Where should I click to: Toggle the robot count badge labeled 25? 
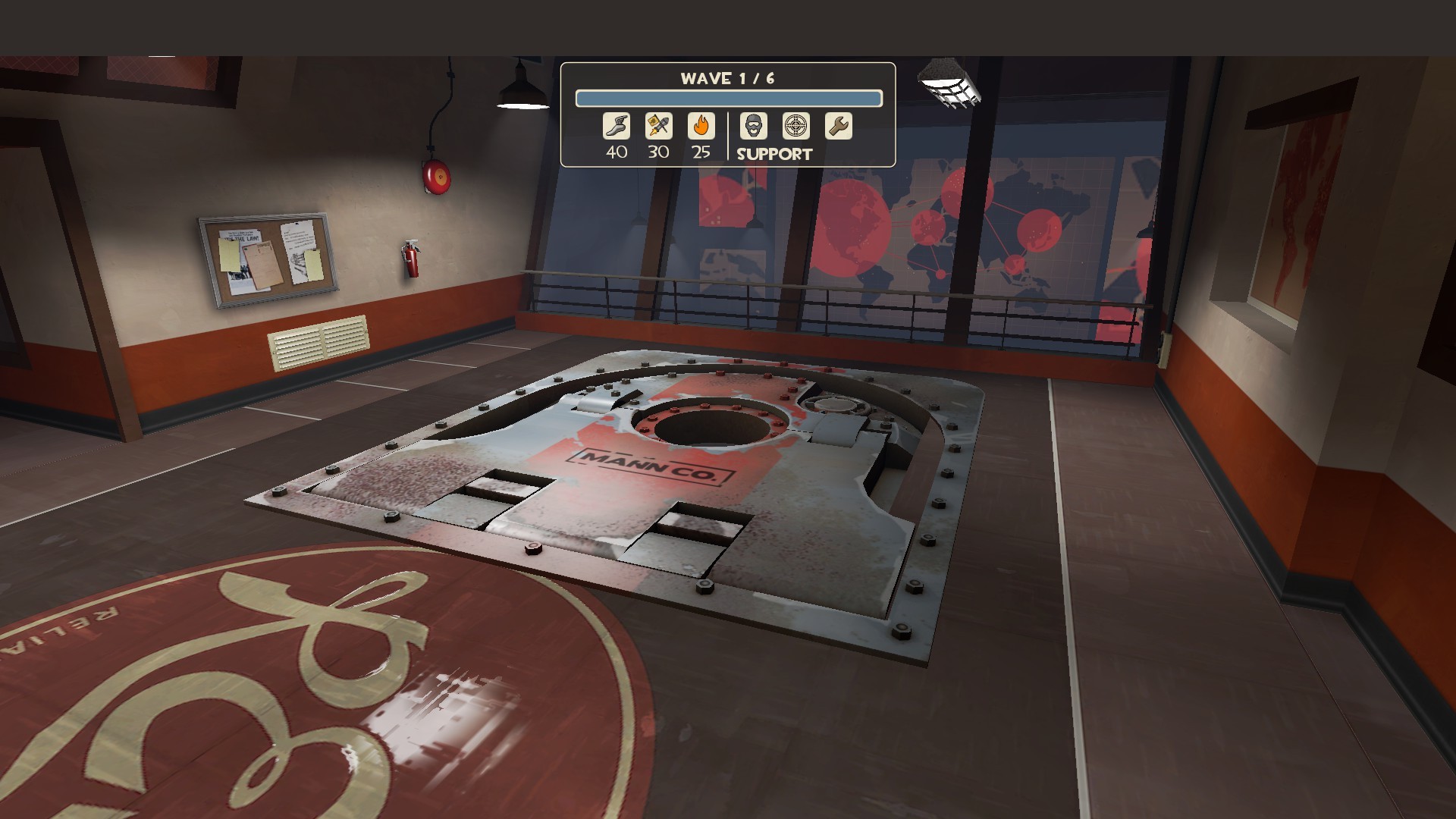701,152
